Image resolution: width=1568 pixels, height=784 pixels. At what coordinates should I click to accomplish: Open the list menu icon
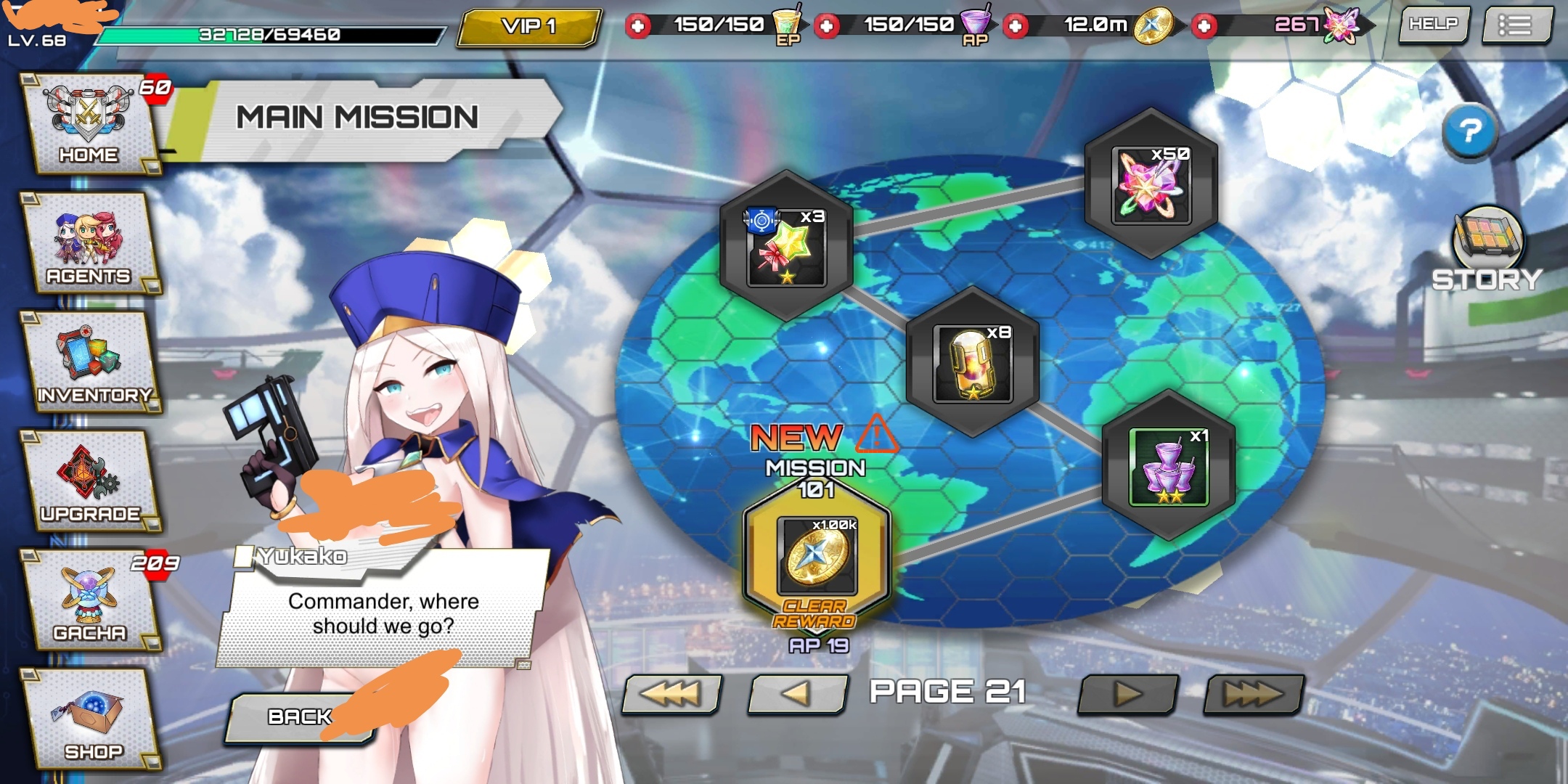[1516, 25]
